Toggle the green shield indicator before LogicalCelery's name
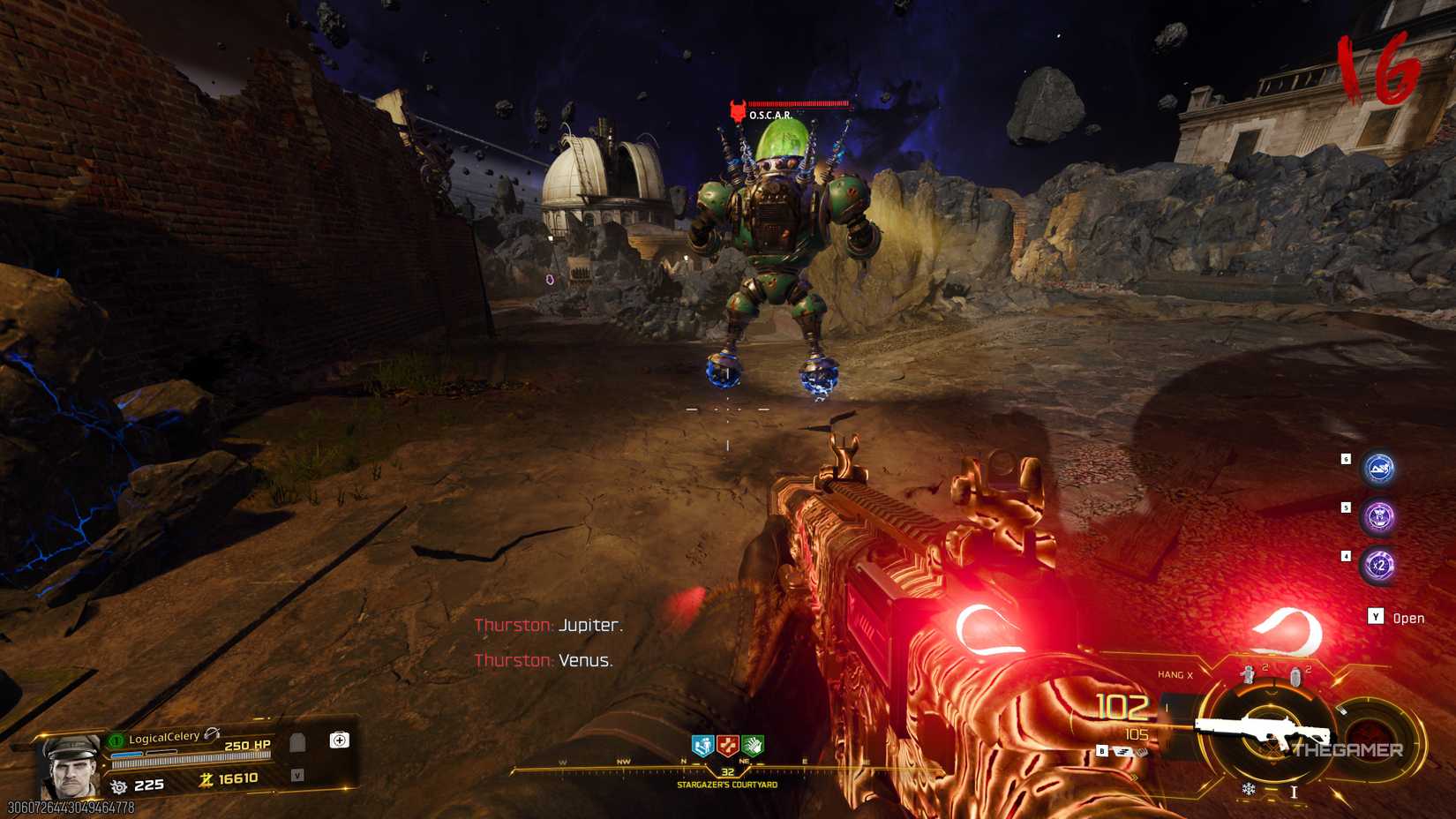Viewport: 1456px width, 819px height. [116, 740]
